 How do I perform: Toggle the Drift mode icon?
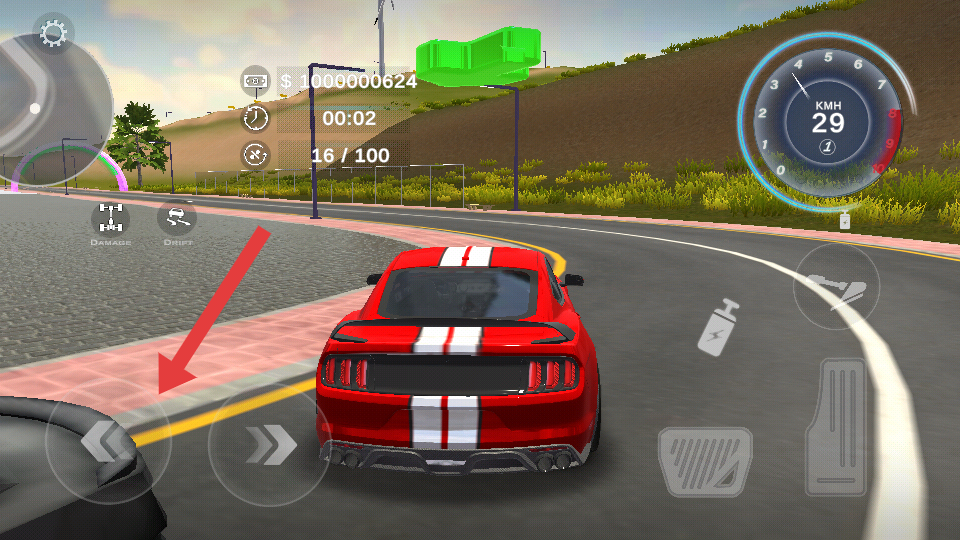point(177,218)
